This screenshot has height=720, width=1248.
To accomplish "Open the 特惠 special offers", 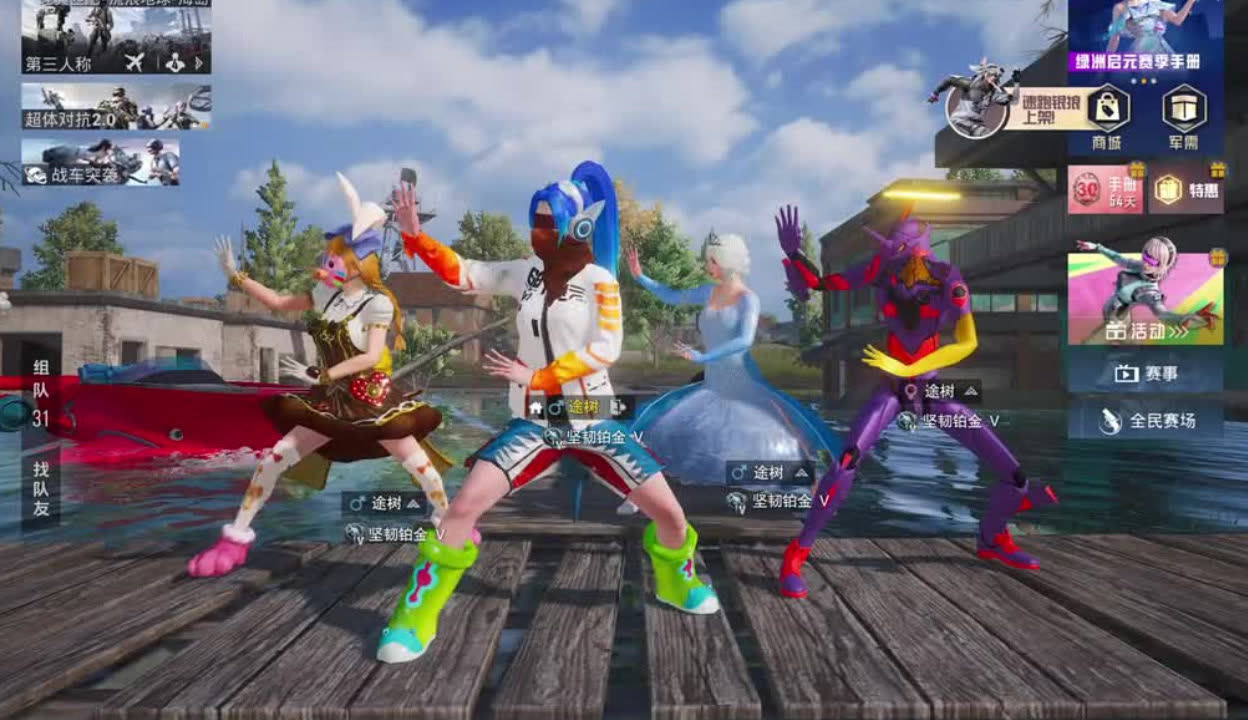I will pos(1185,188).
